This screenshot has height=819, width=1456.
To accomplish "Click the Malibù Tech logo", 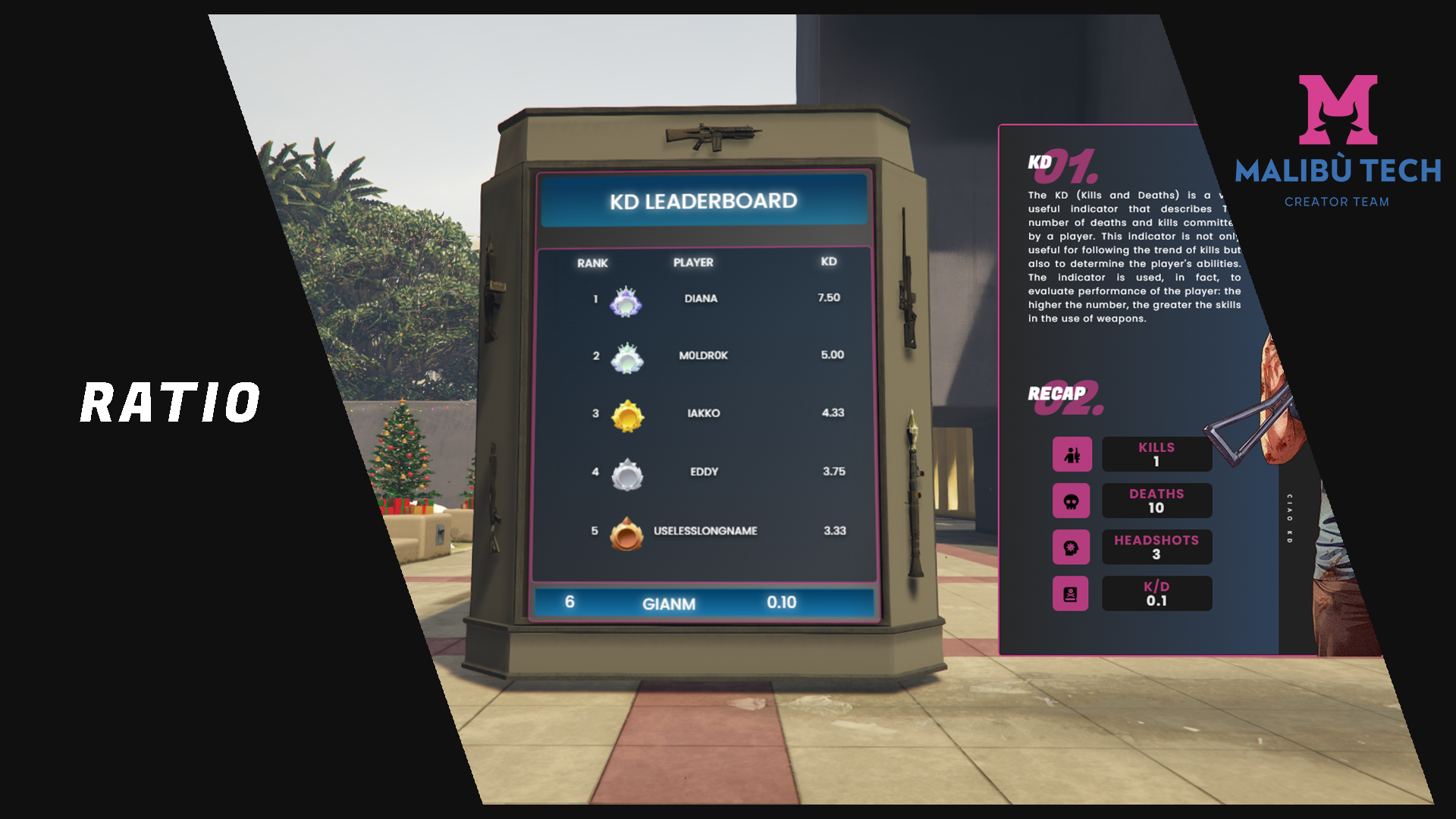I will pos(1338,140).
